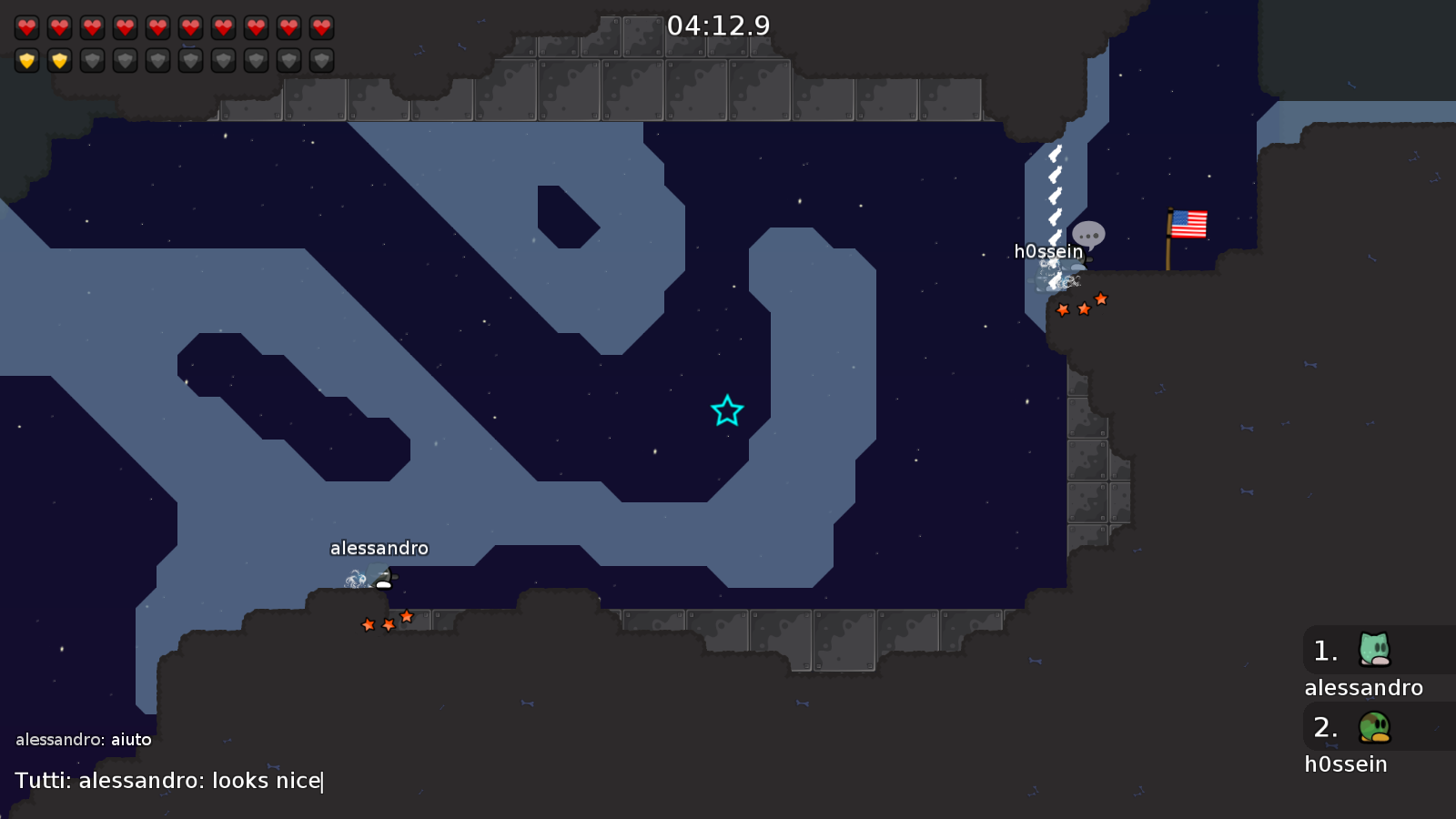Click the name tag h0ssein above his character
Viewport: 1456px width, 819px height.
pos(1047,250)
